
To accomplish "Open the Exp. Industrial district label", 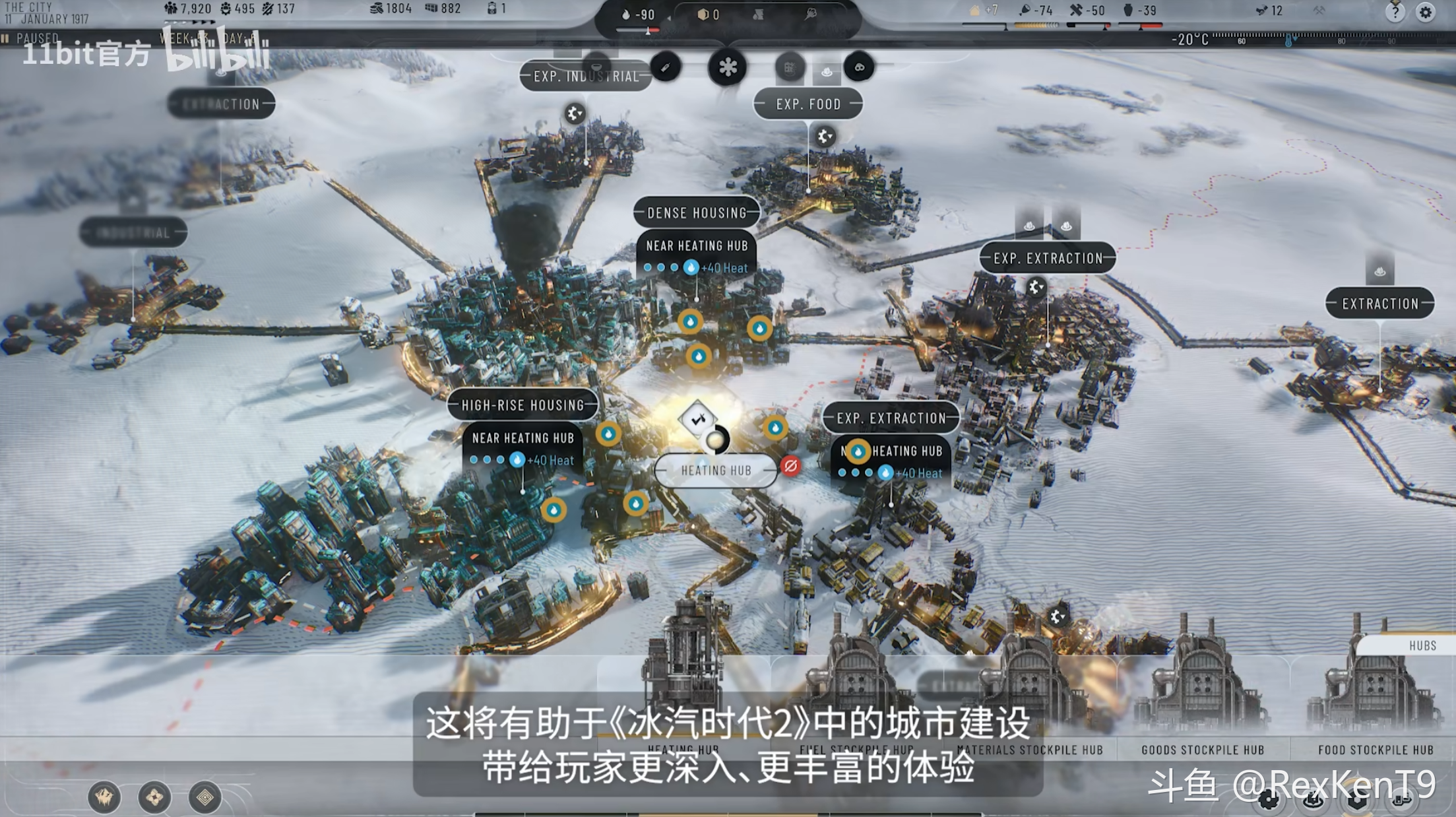I will click(x=585, y=77).
